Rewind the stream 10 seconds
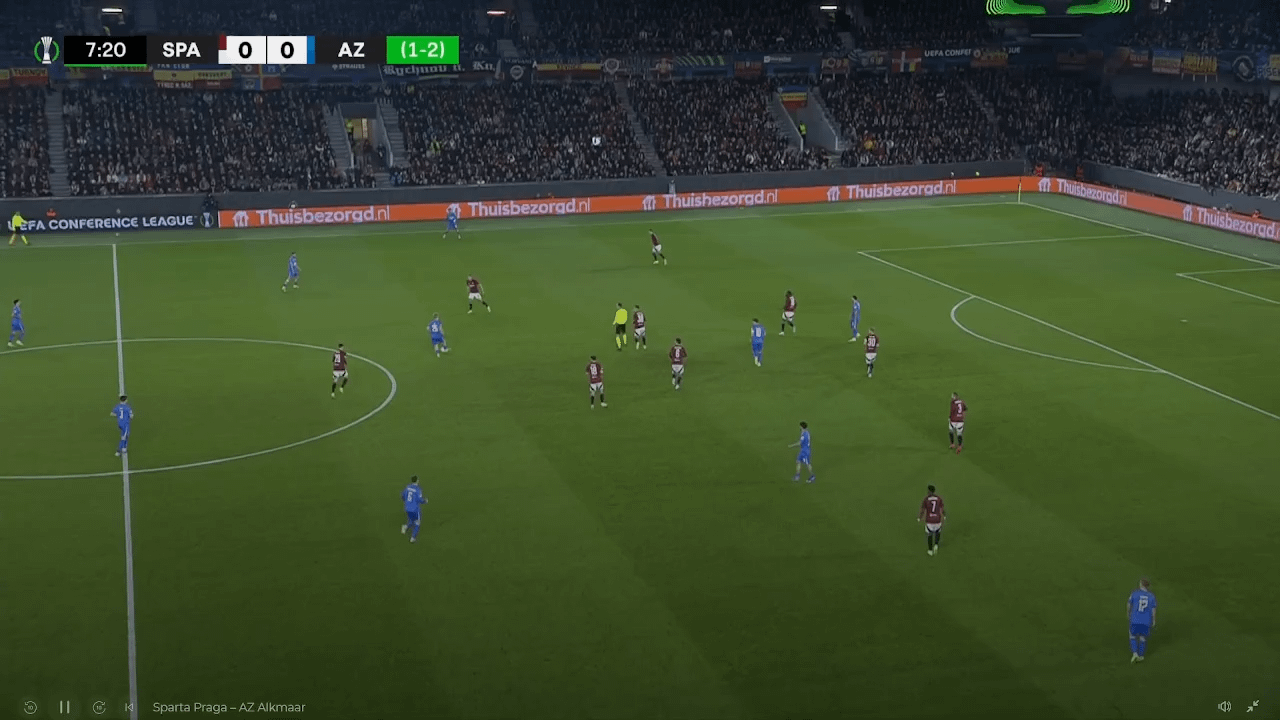 click(30, 707)
